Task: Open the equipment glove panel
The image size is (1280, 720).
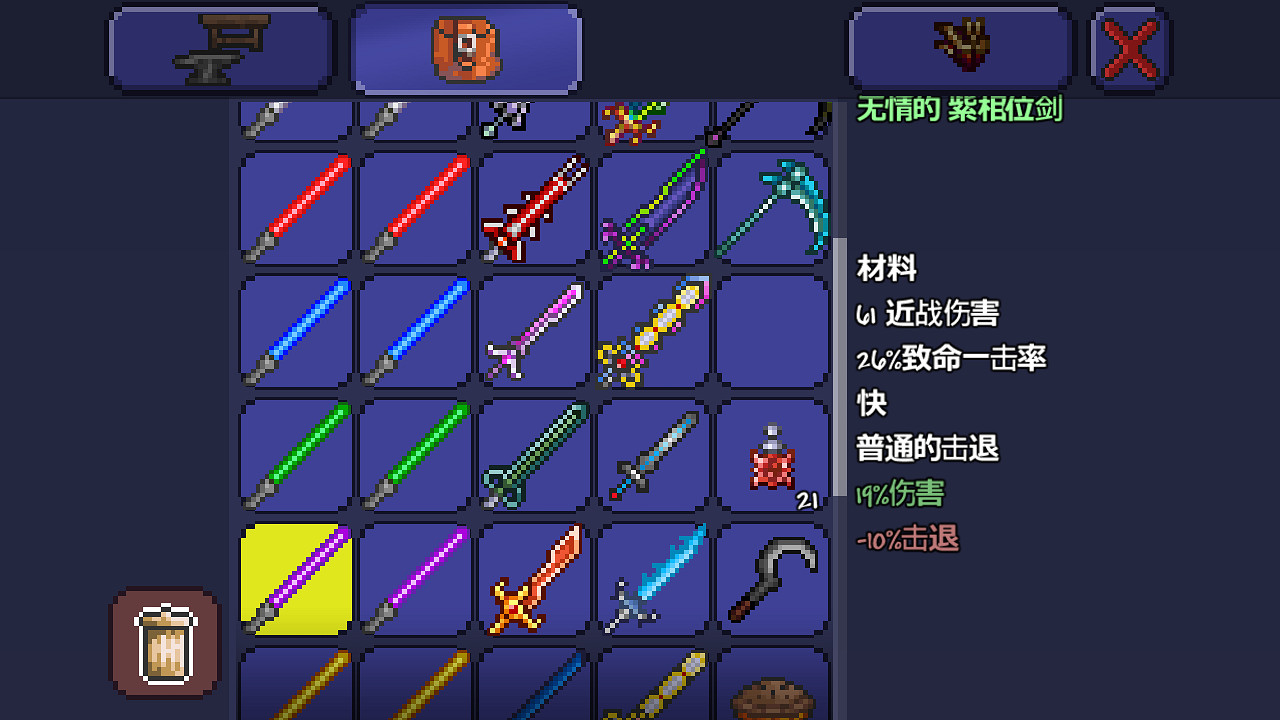Action: pyautogui.click(x=960, y=47)
